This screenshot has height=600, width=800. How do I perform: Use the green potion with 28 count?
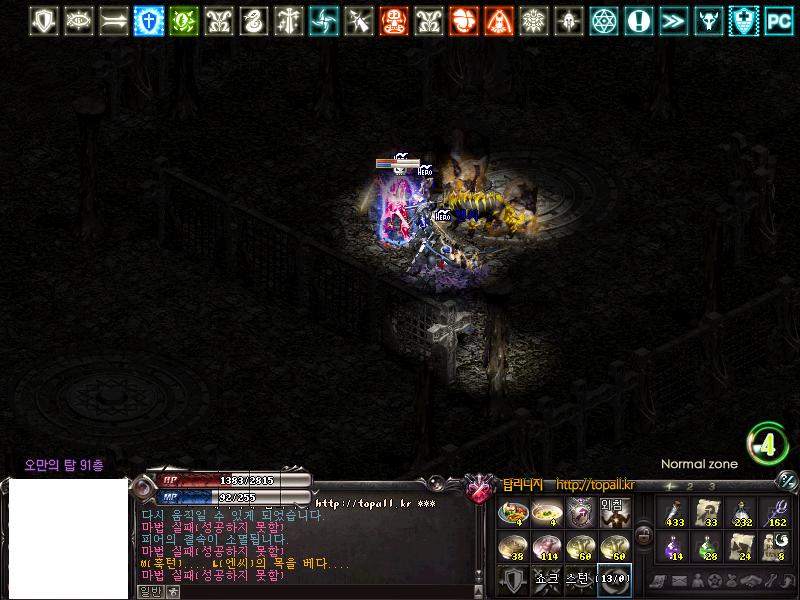706,546
